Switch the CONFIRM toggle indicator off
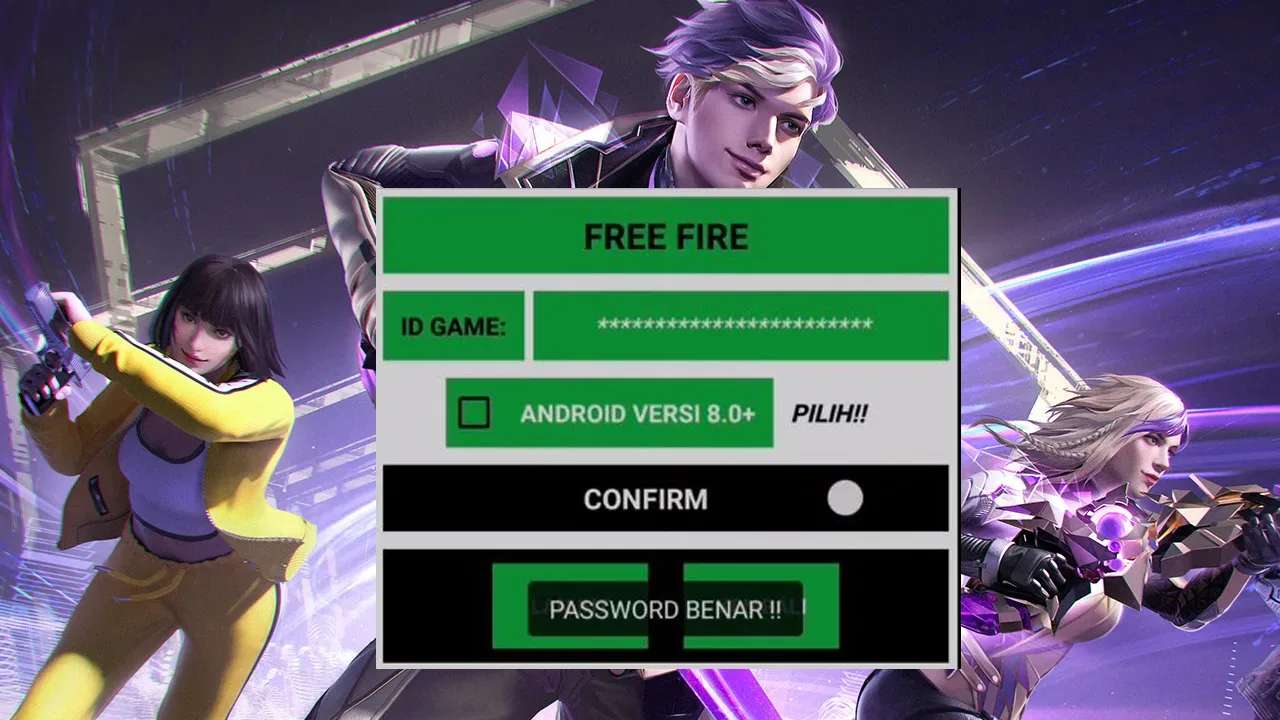1280x720 pixels. 845,498
